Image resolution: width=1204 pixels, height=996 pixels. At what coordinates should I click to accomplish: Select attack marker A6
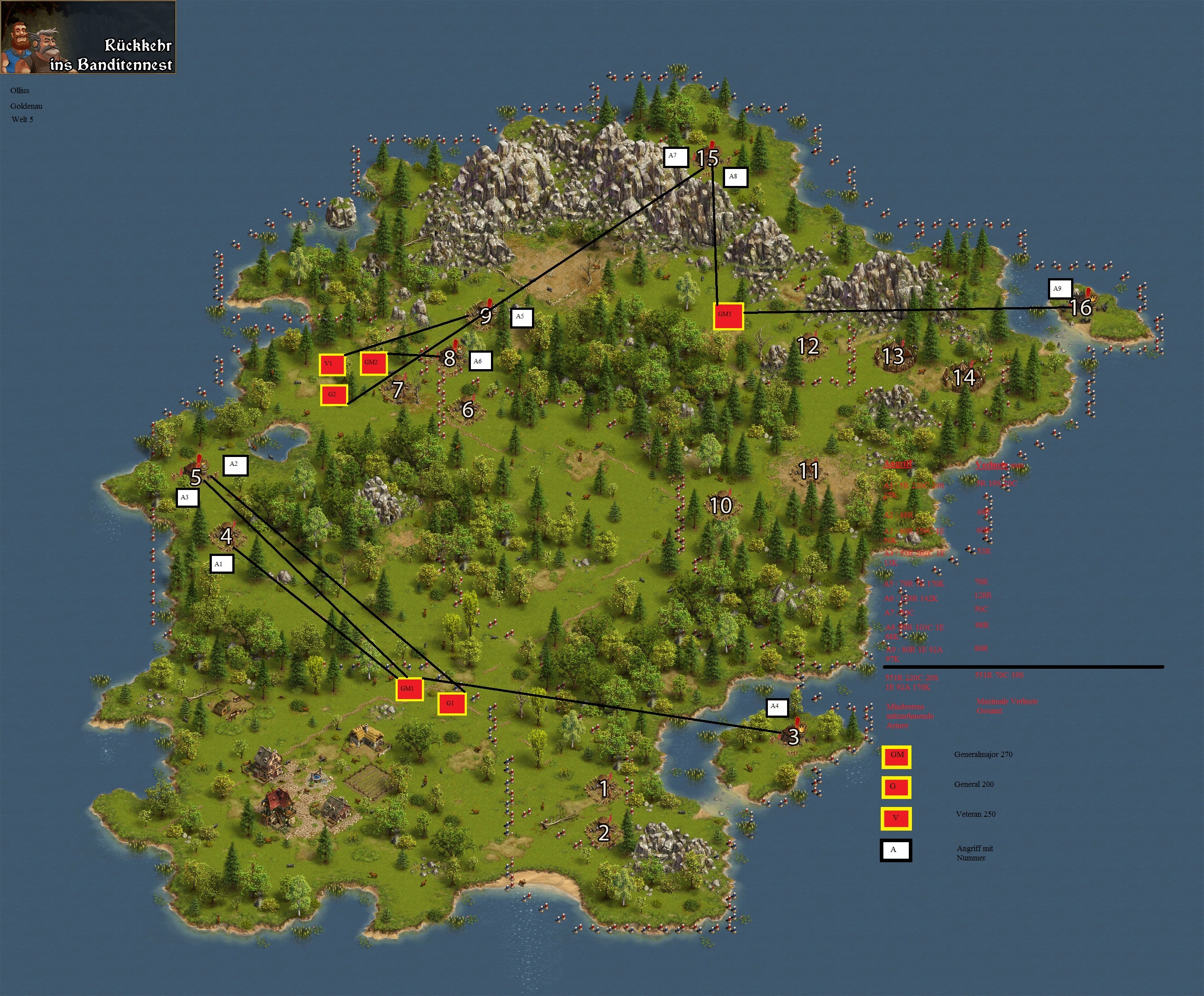point(480,362)
